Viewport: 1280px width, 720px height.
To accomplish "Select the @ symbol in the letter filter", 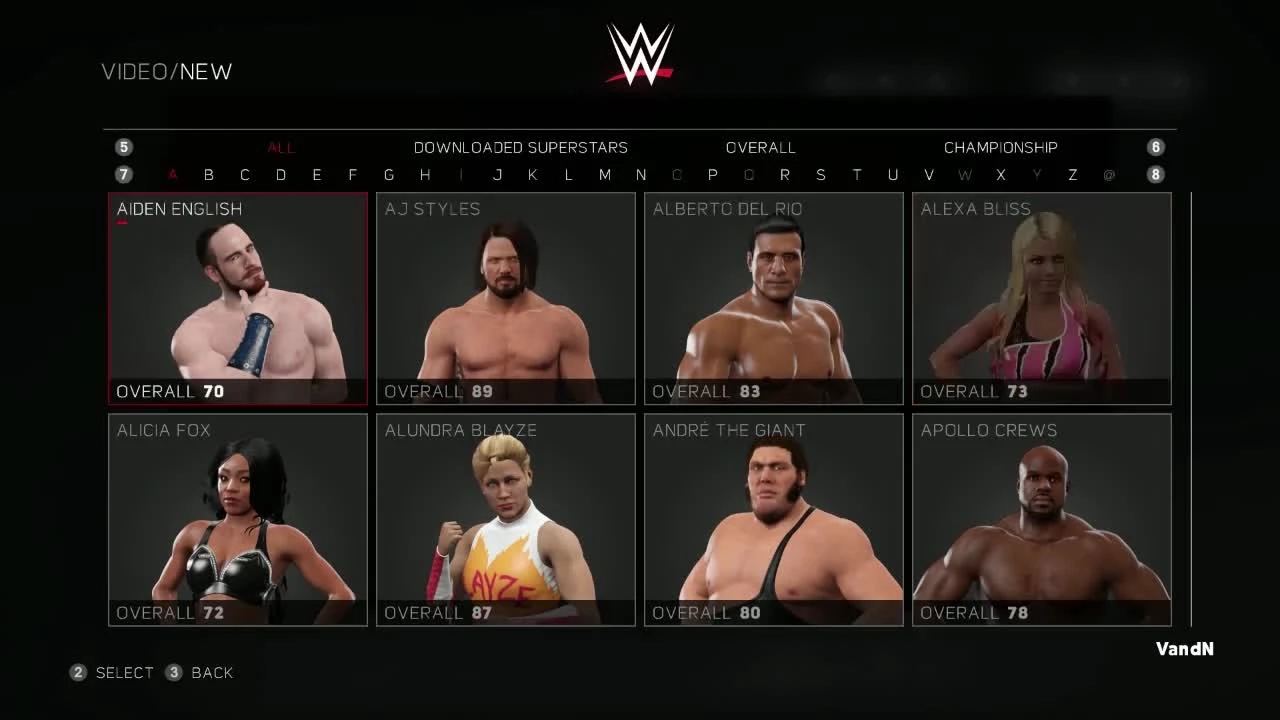I will pyautogui.click(x=1107, y=174).
